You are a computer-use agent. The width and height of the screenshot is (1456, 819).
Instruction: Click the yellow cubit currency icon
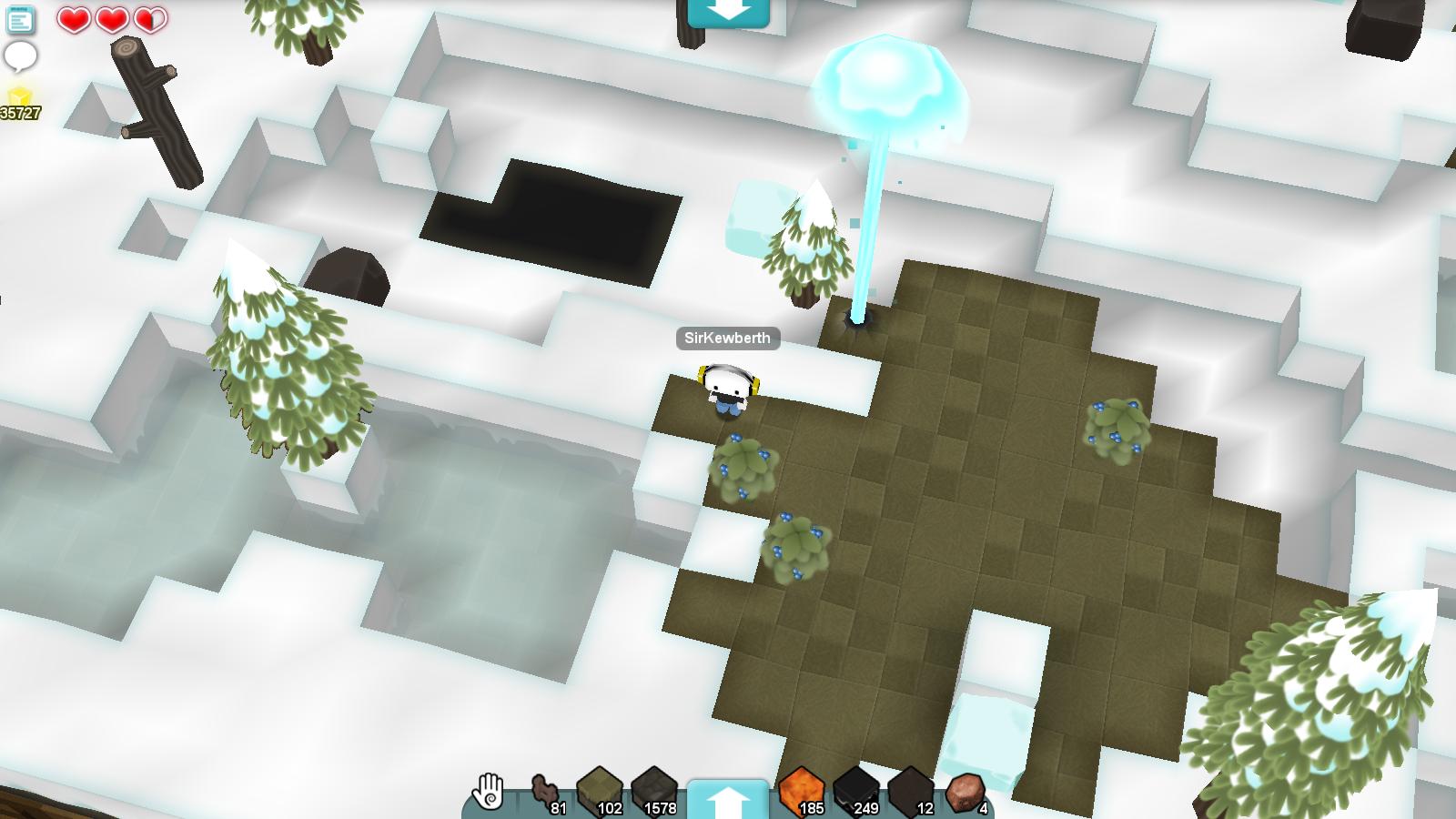(x=18, y=94)
